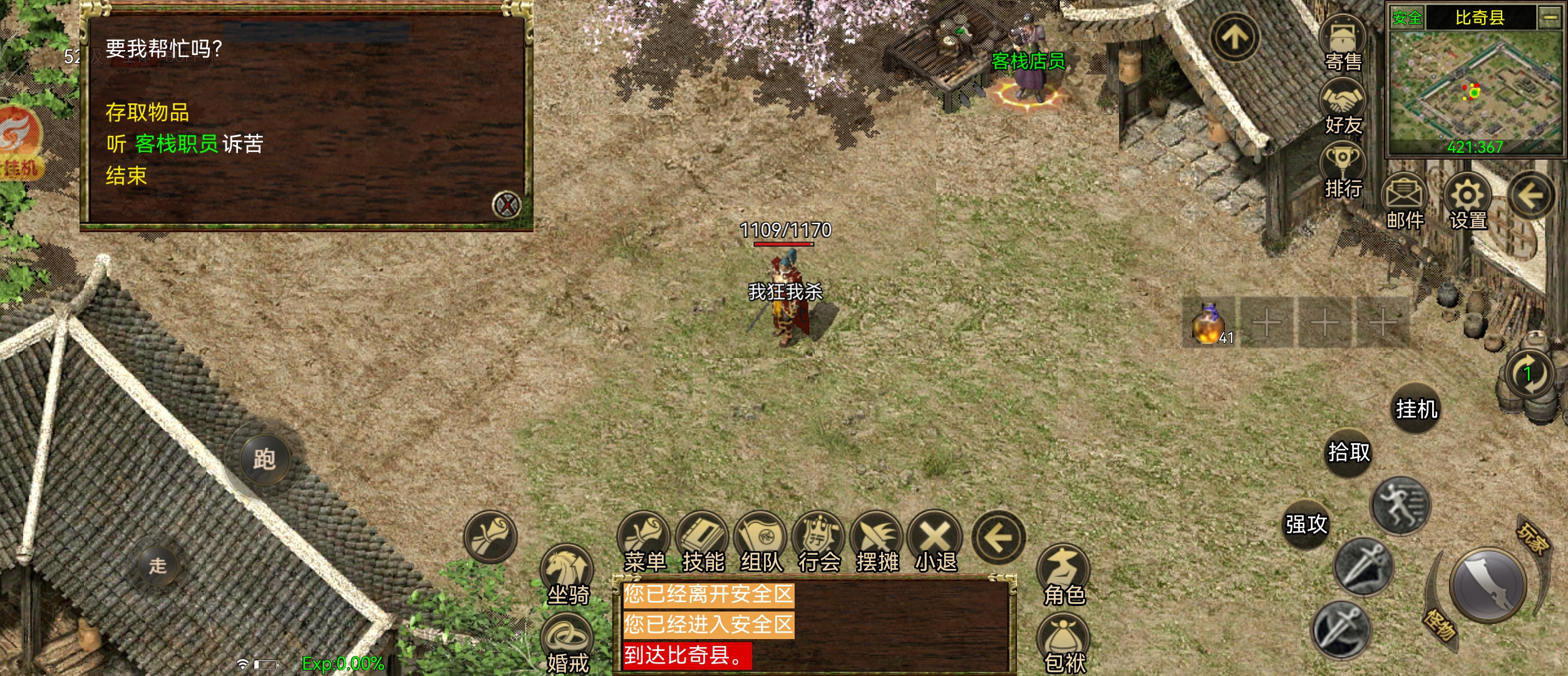Open the 角色 character sheet
Image resolution: width=1568 pixels, height=676 pixels.
(1064, 576)
